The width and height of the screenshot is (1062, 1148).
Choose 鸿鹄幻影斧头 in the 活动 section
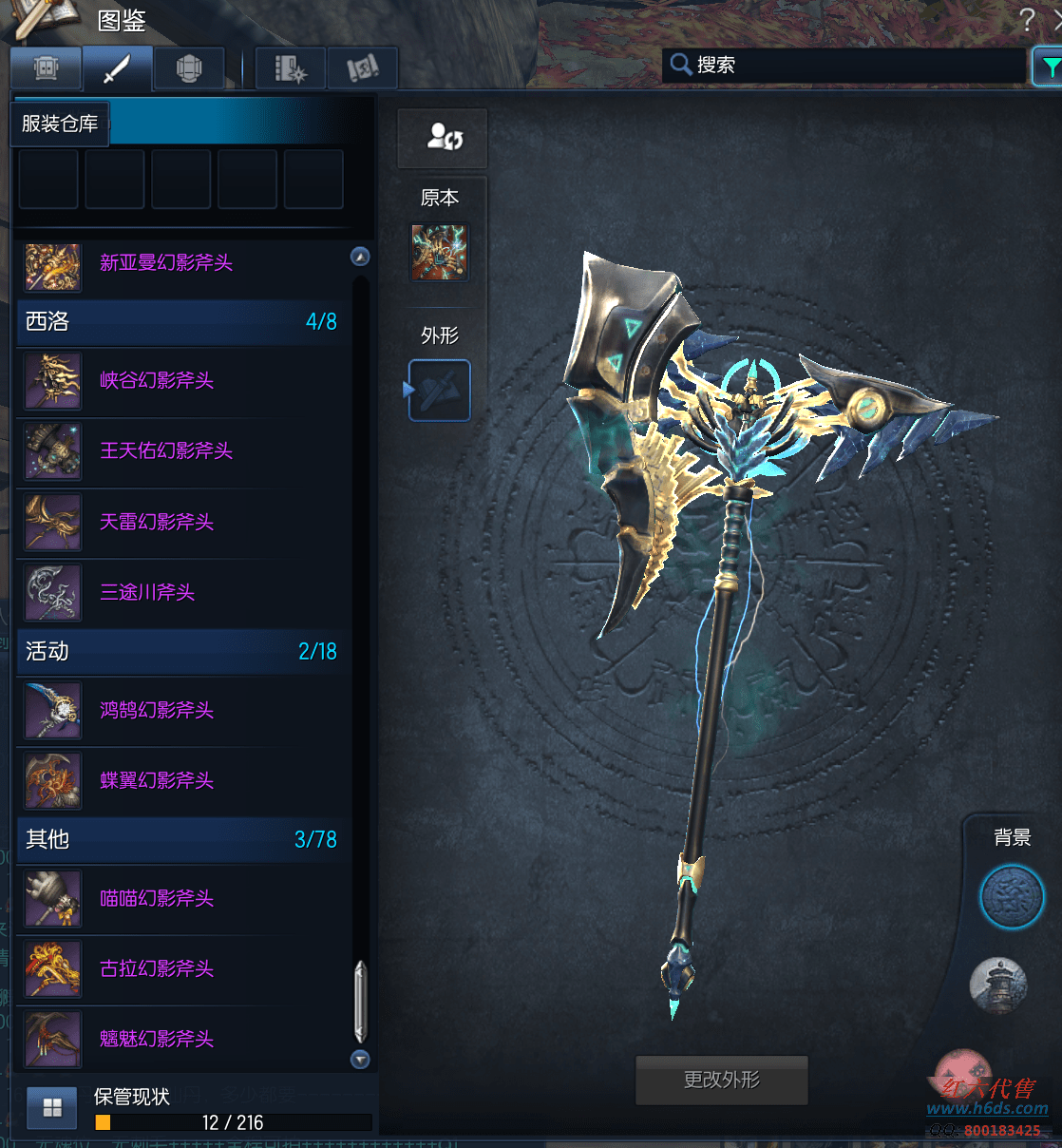[x=156, y=710]
